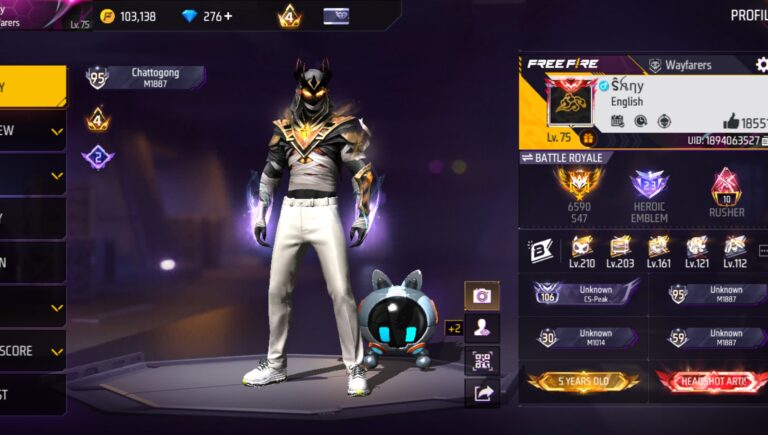
Task: Show the profile QR code
Action: (x=482, y=360)
